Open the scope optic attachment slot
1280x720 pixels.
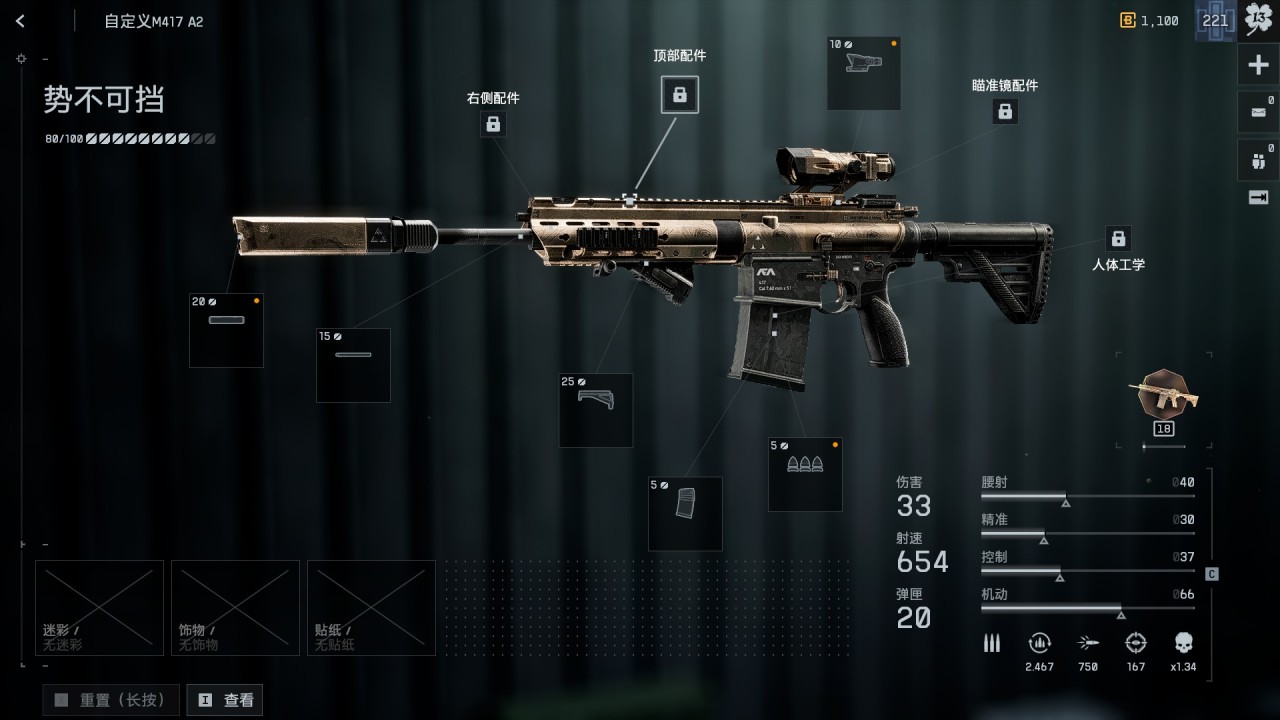pos(863,73)
